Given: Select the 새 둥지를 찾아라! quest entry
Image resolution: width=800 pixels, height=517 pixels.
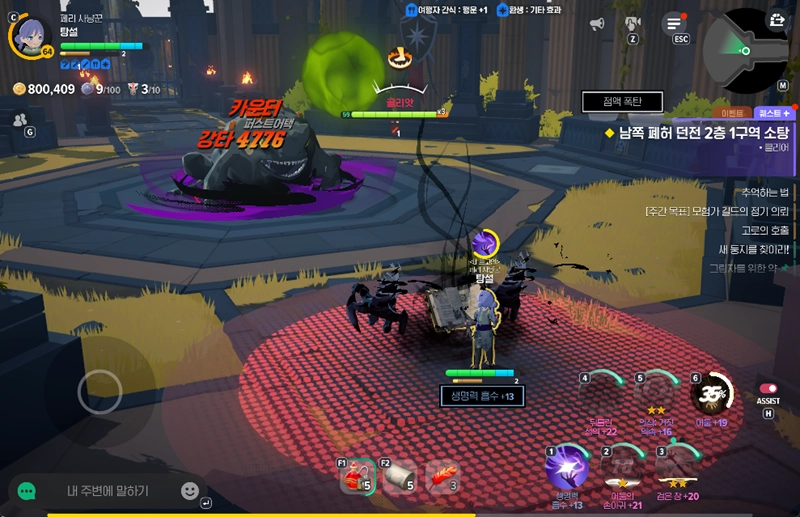Looking at the screenshot, I should click(x=754, y=249).
